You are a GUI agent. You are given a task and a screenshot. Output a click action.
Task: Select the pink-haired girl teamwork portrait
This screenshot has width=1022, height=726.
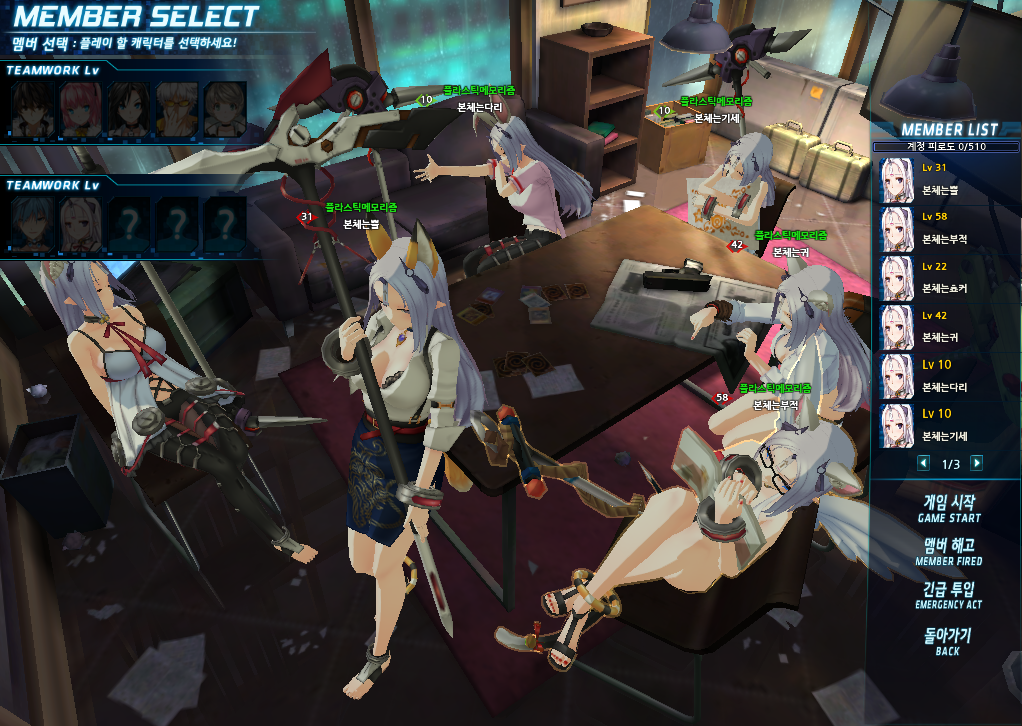coord(79,109)
